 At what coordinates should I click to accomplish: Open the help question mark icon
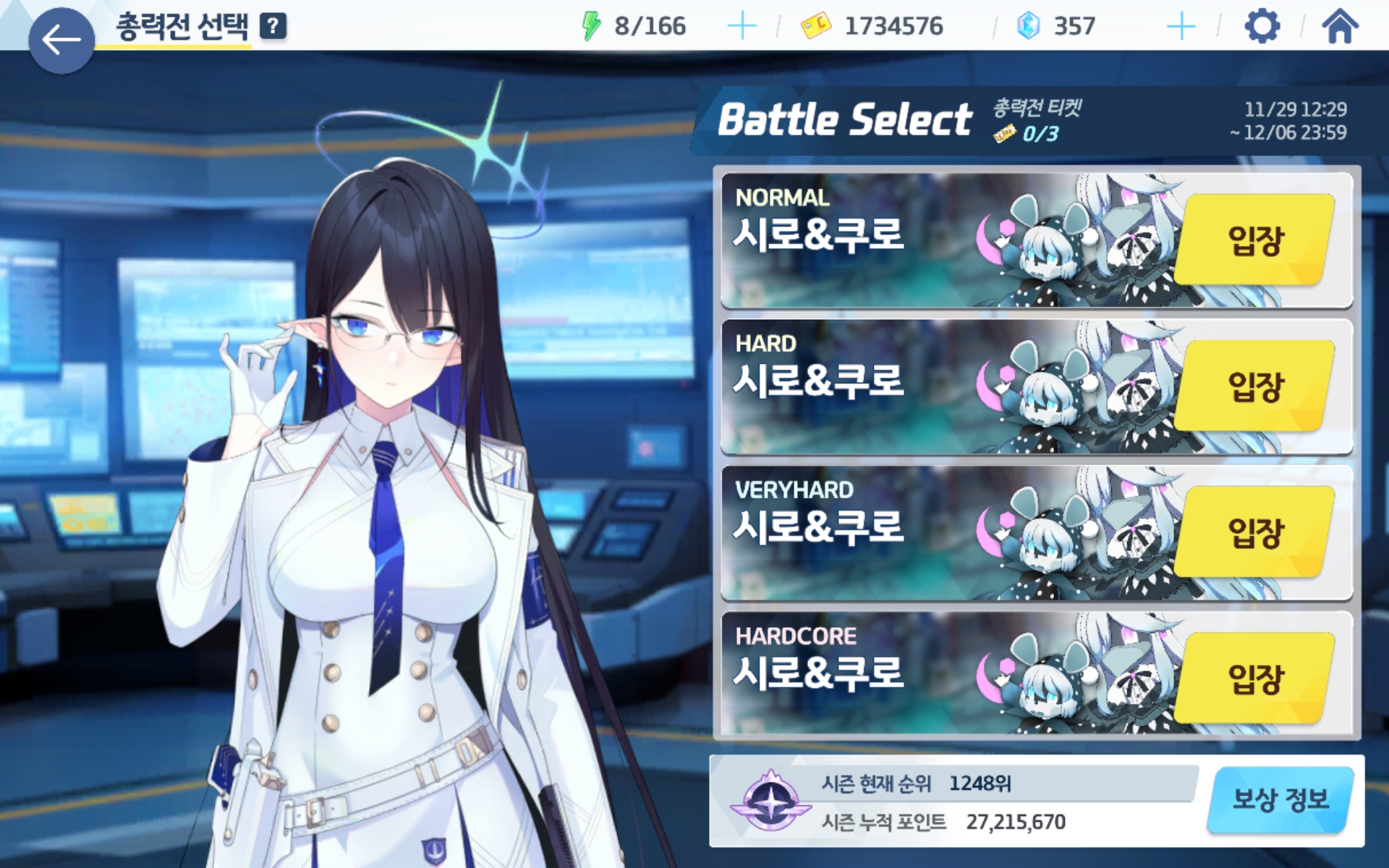pos(273,27)
